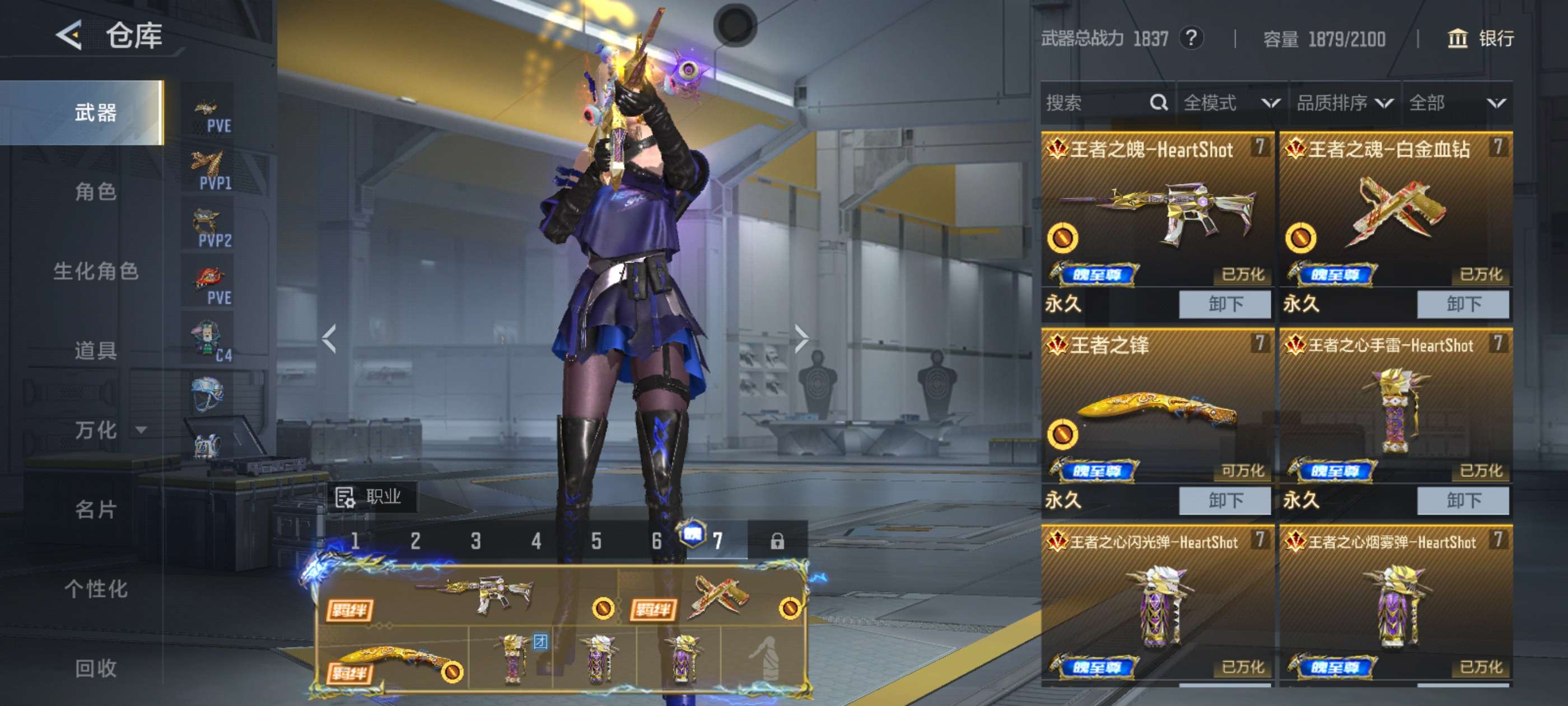Unequip 王者之魄-HeartShot with its 卸下 button
The width and height of the screenshot is (1568, 706).
click(1225, 304)
